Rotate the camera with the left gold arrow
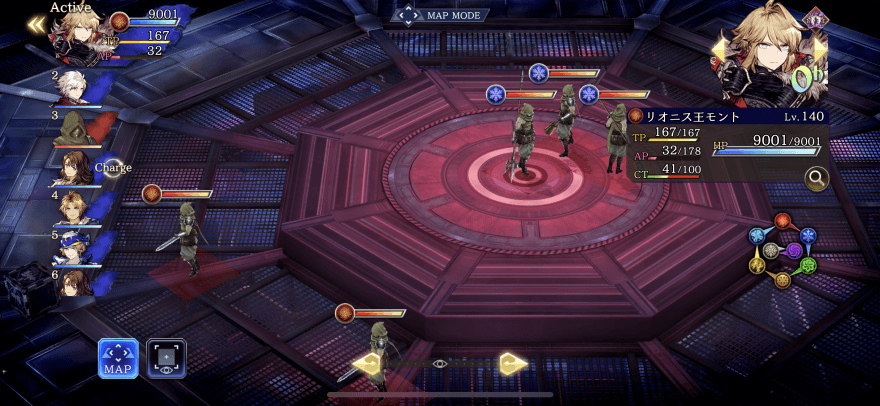The width and height of the screenshot is (880, 406). 367,364
